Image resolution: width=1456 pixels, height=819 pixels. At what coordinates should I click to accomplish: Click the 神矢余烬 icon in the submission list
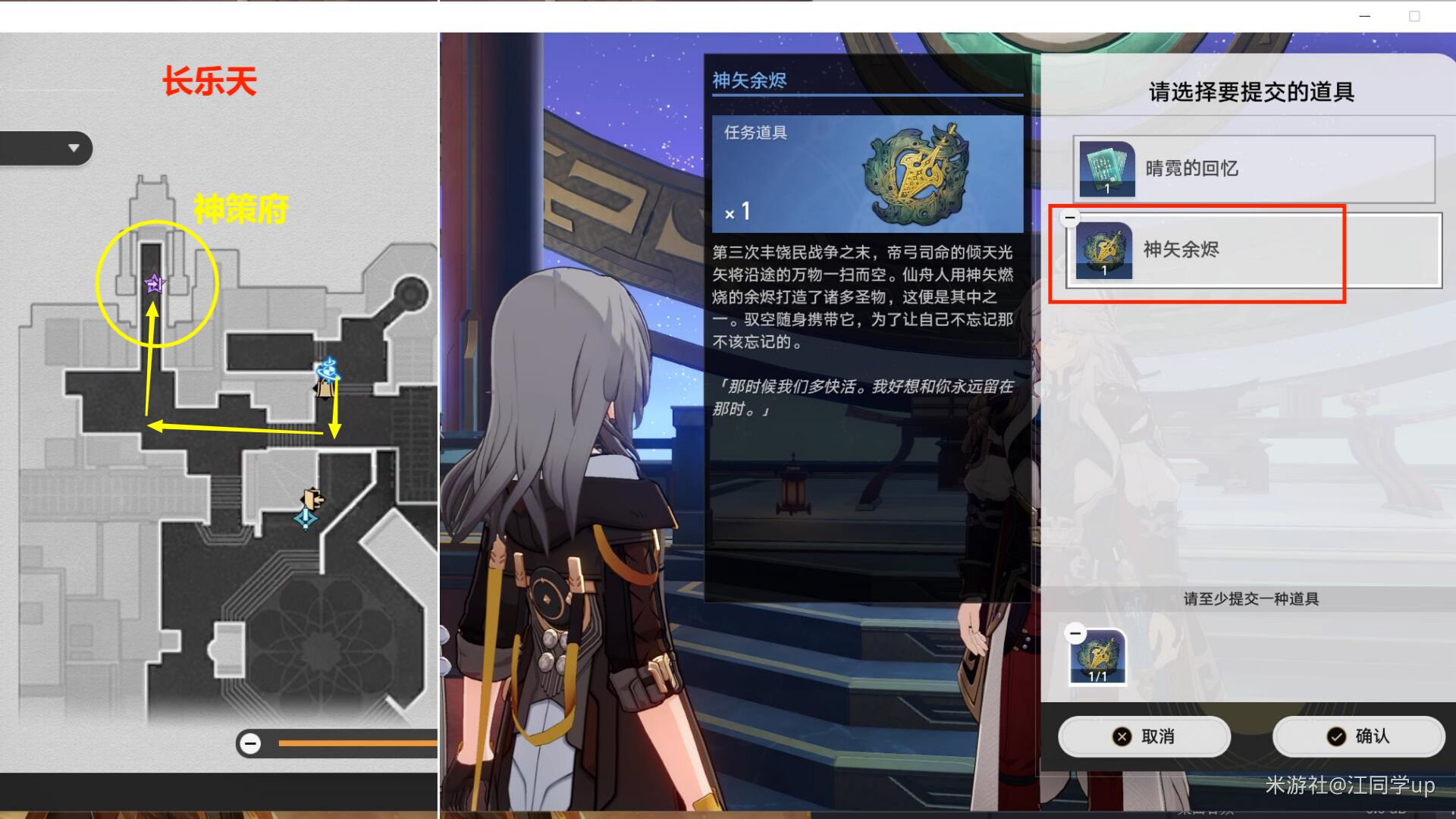1103,250
